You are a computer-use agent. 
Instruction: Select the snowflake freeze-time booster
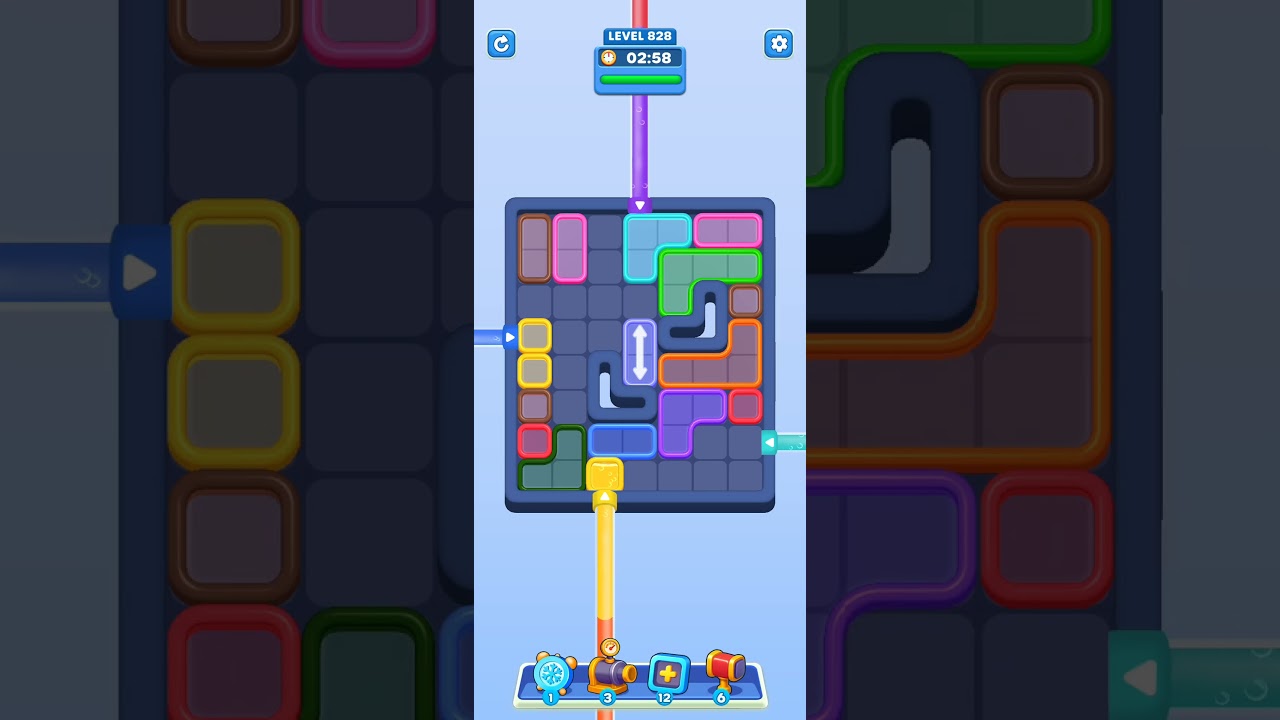click(x=553, y=674)
